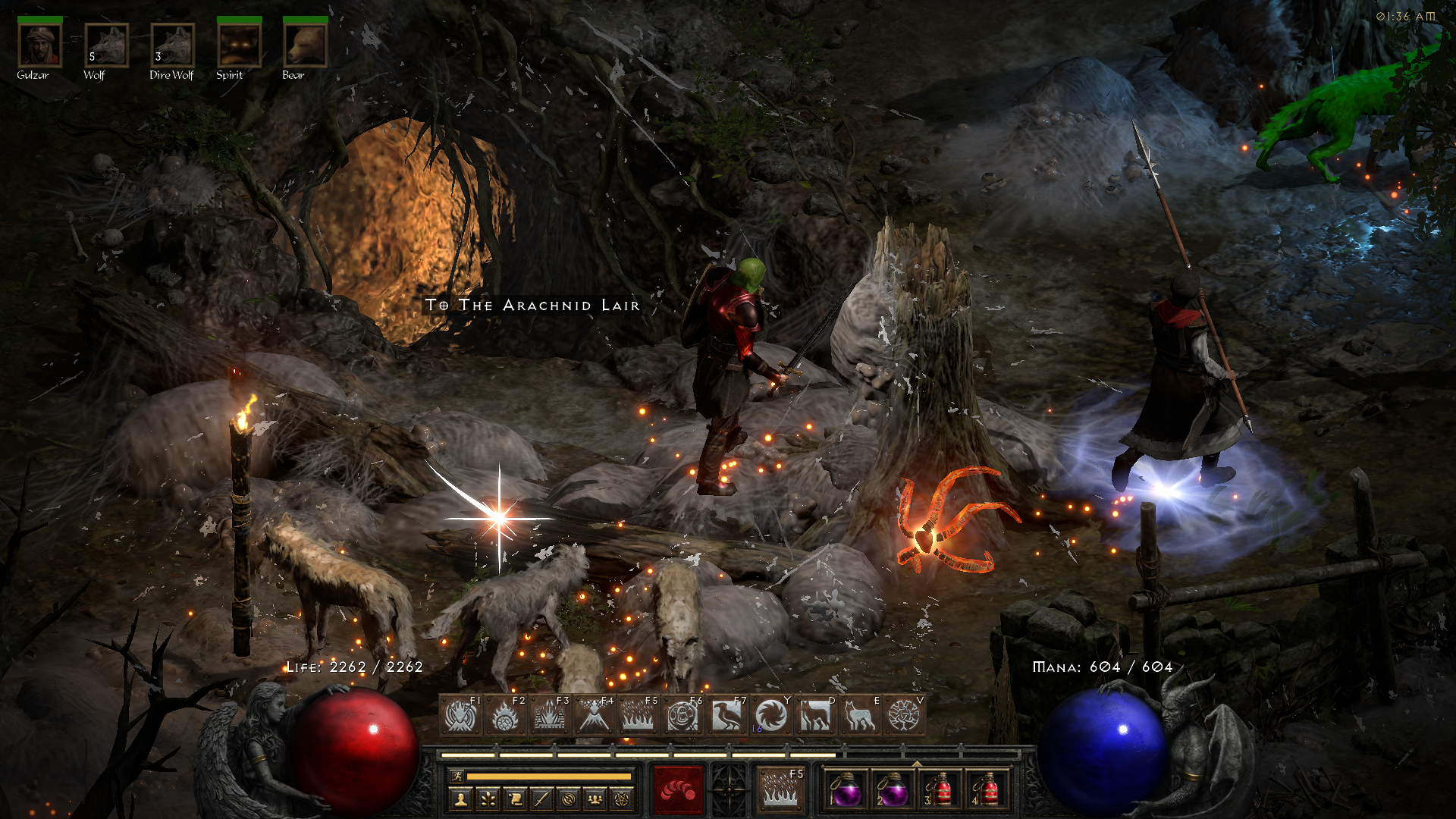The image size is (1456, 819).
Task: Select the Bear summon portrait
Action: point(305,45)
